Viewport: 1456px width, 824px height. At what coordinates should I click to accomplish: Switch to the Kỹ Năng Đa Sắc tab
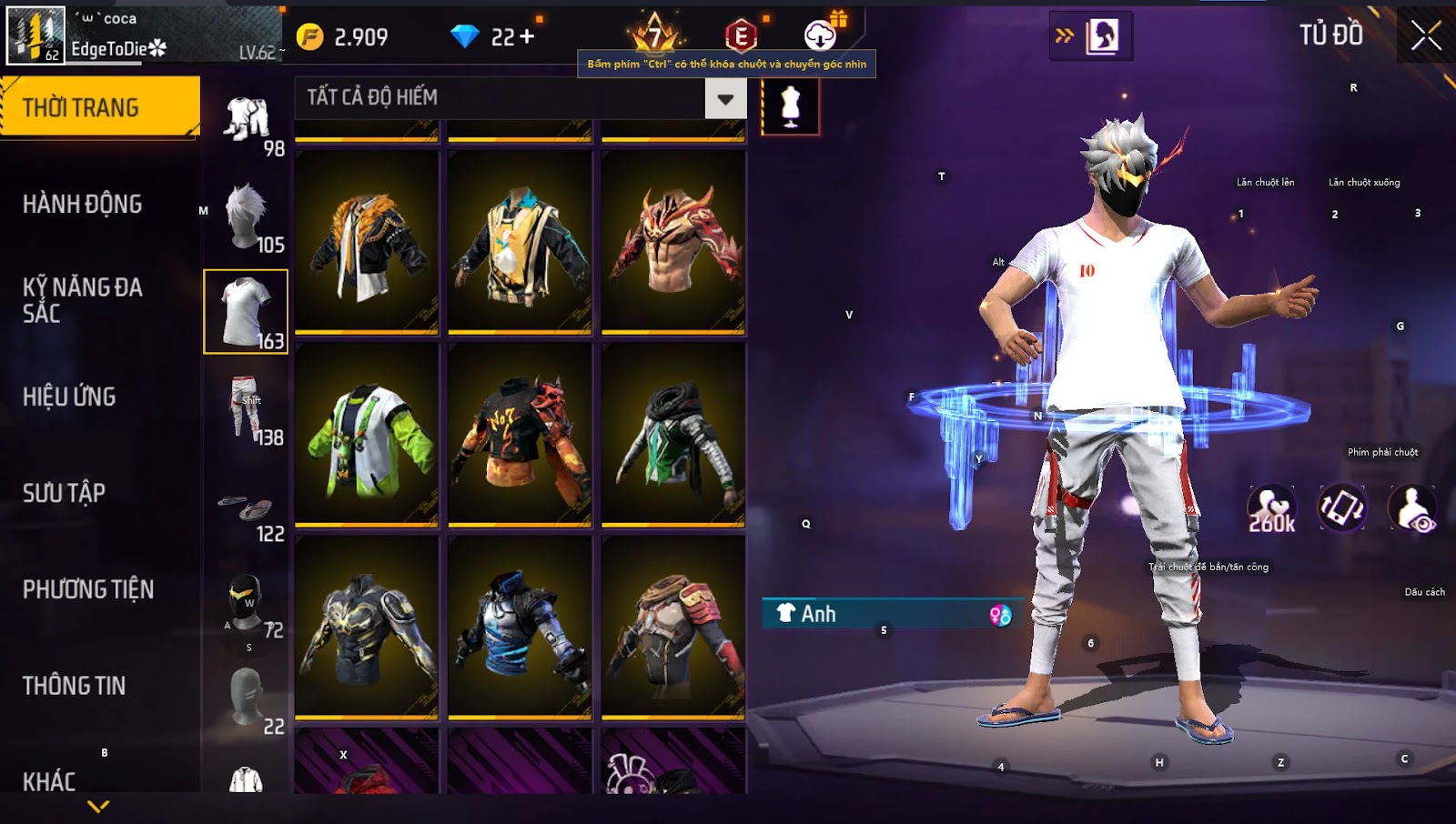pos(82,300)
